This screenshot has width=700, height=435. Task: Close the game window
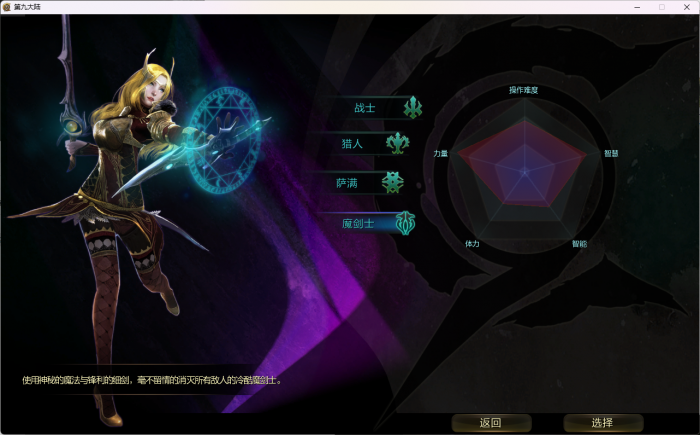click(686, 6)
